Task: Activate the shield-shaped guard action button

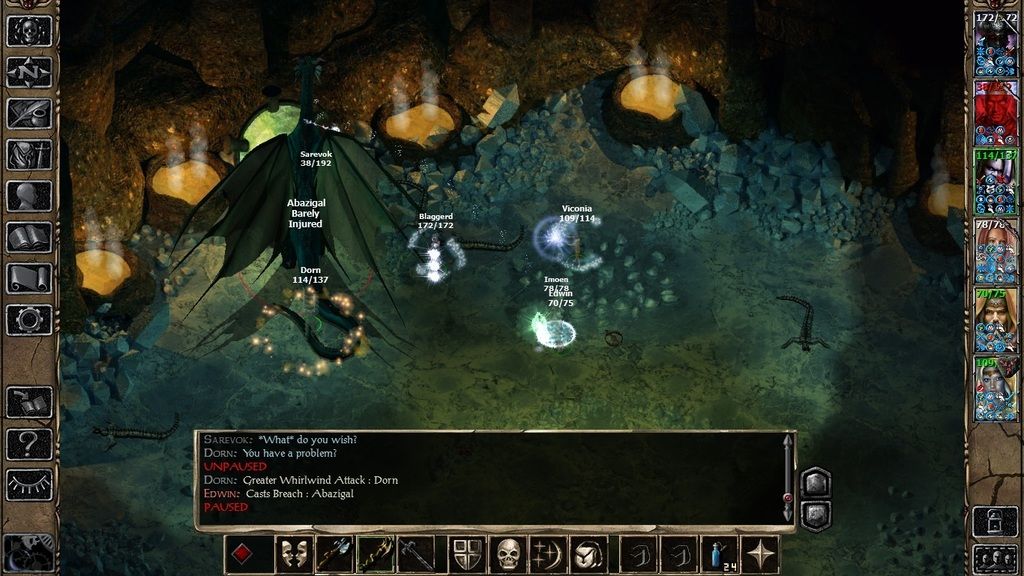Action: coord(468,554)
